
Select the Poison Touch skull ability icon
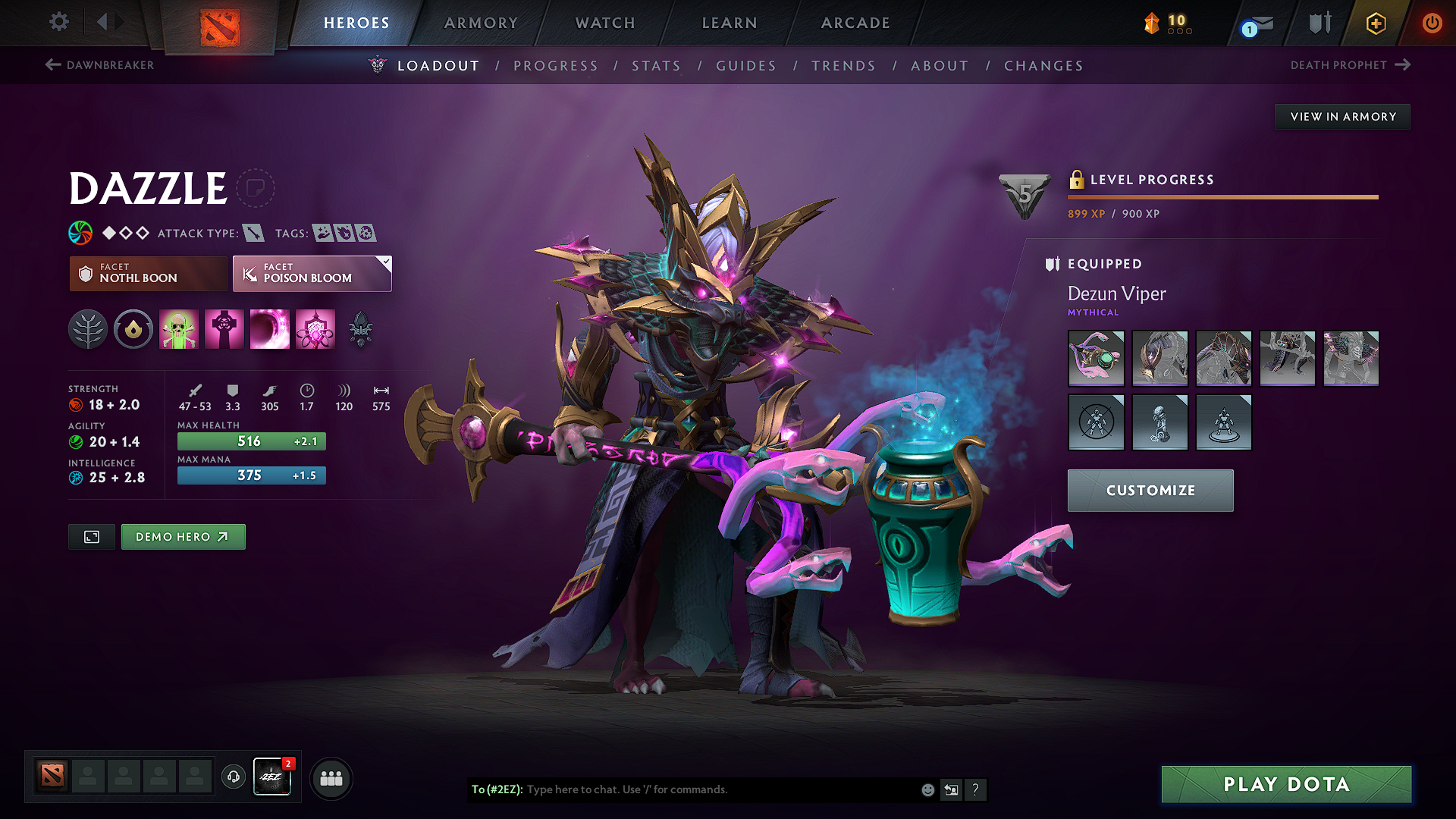click(178, 329)
